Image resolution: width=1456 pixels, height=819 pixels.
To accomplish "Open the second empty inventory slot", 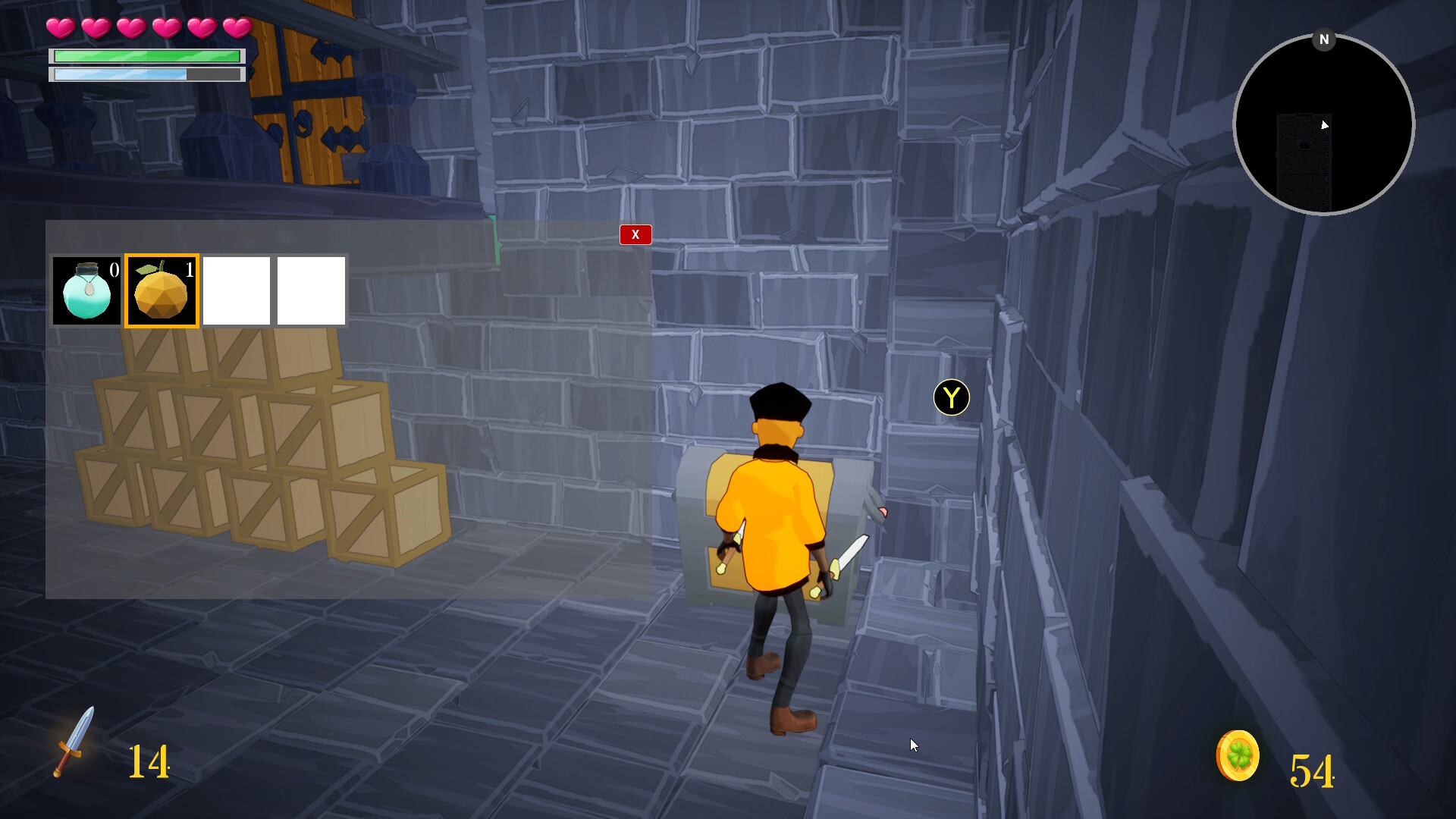I will (311, 290).
